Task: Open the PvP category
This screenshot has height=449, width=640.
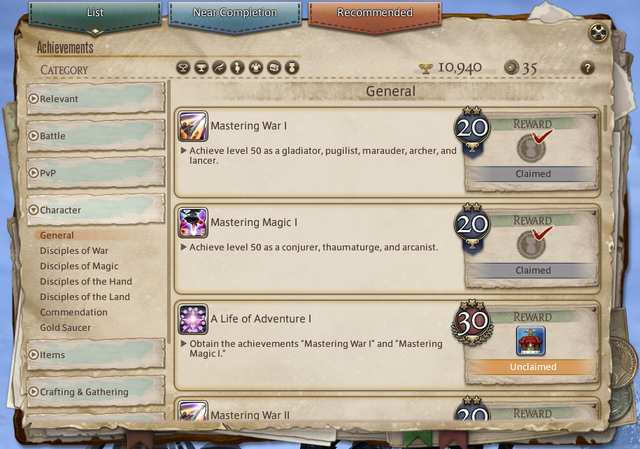Action: (96, 172)
